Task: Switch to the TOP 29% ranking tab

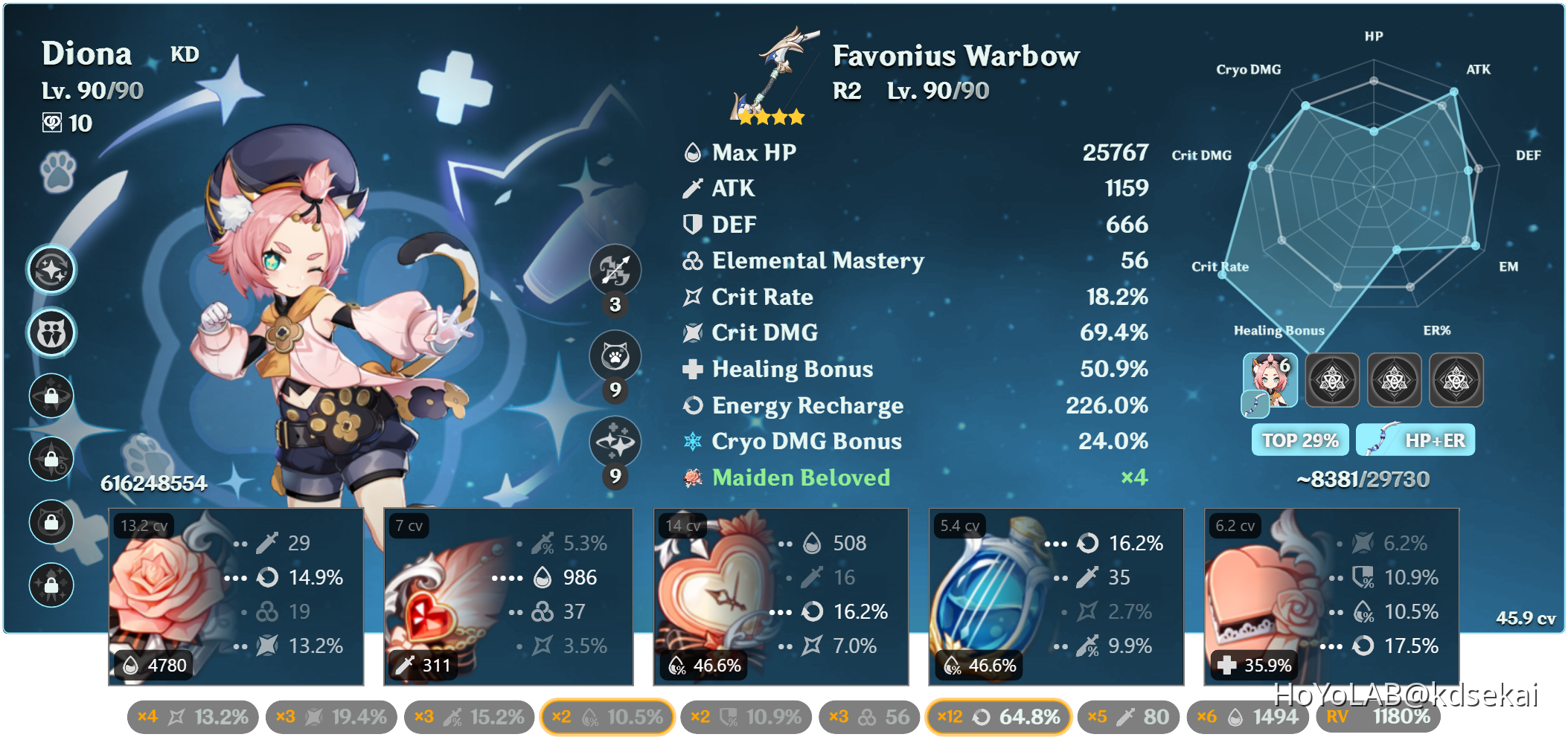Action: pos(1299,440)
